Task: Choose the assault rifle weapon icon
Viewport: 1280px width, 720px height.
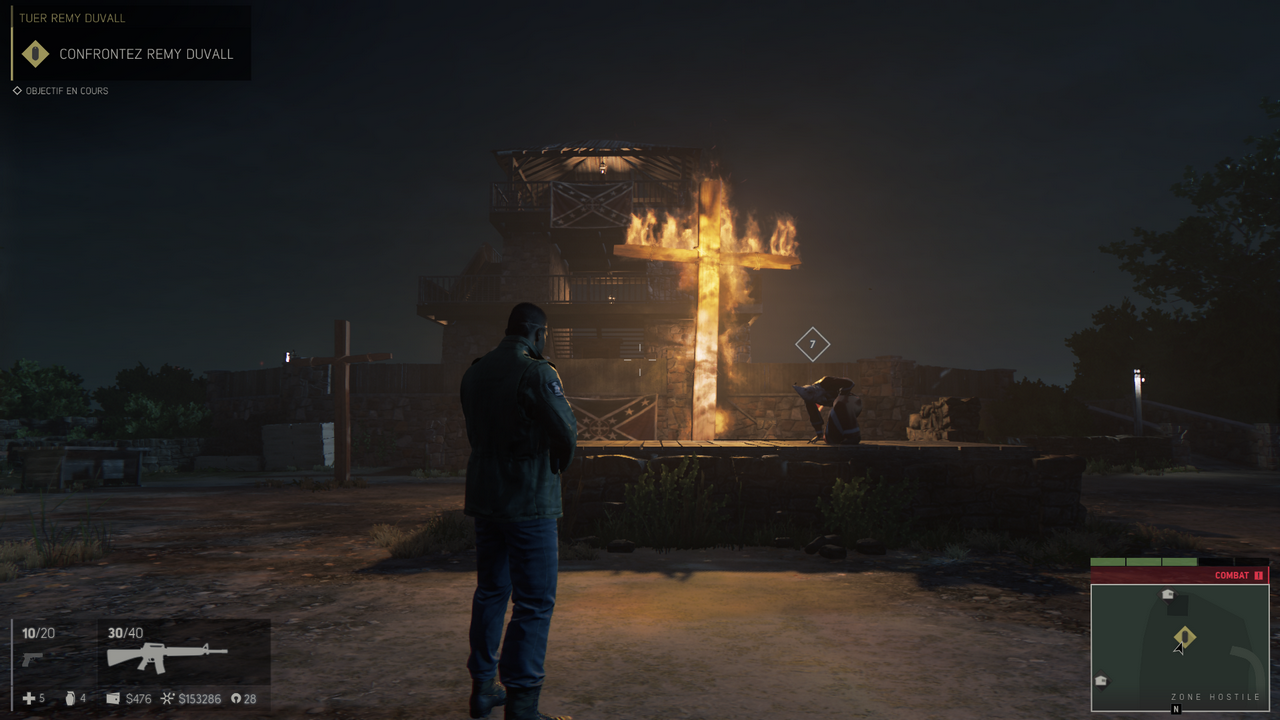Action: click(x=167, y=657)
